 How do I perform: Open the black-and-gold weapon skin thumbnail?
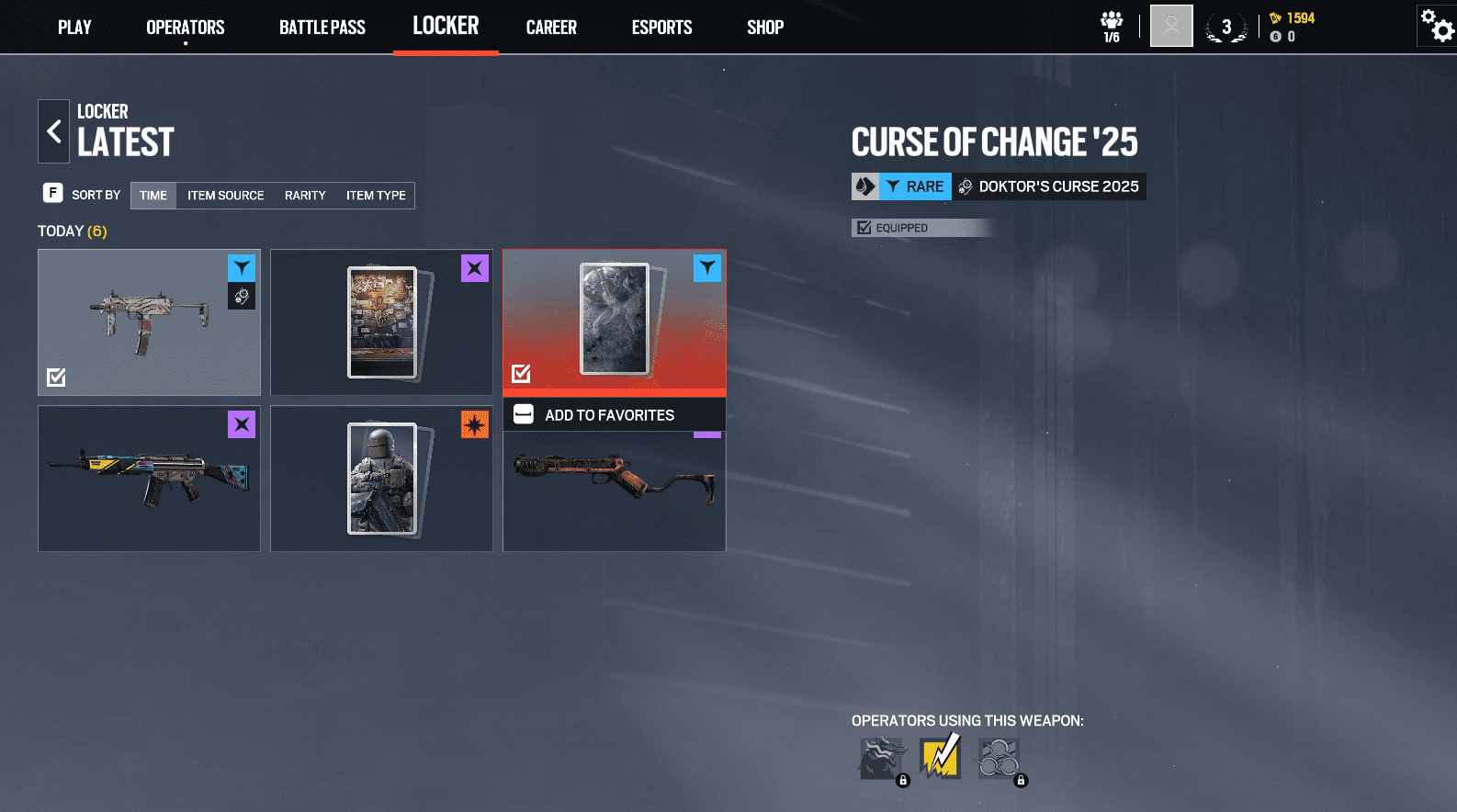coord(149,478)
